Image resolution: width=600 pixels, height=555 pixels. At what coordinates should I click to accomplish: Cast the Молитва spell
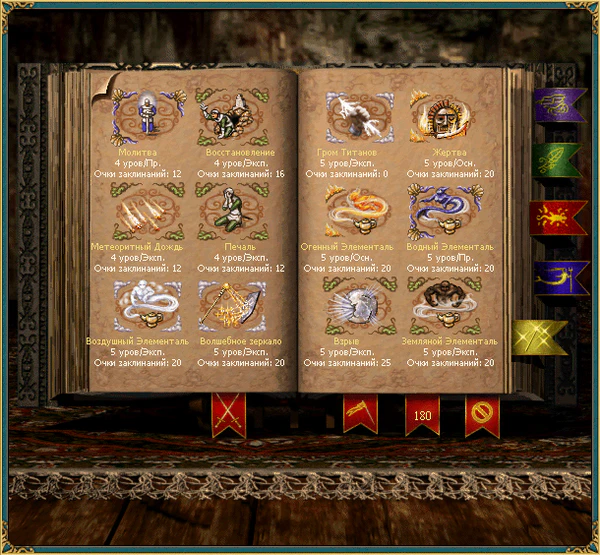pyautogui.click(x=148, y=115)
